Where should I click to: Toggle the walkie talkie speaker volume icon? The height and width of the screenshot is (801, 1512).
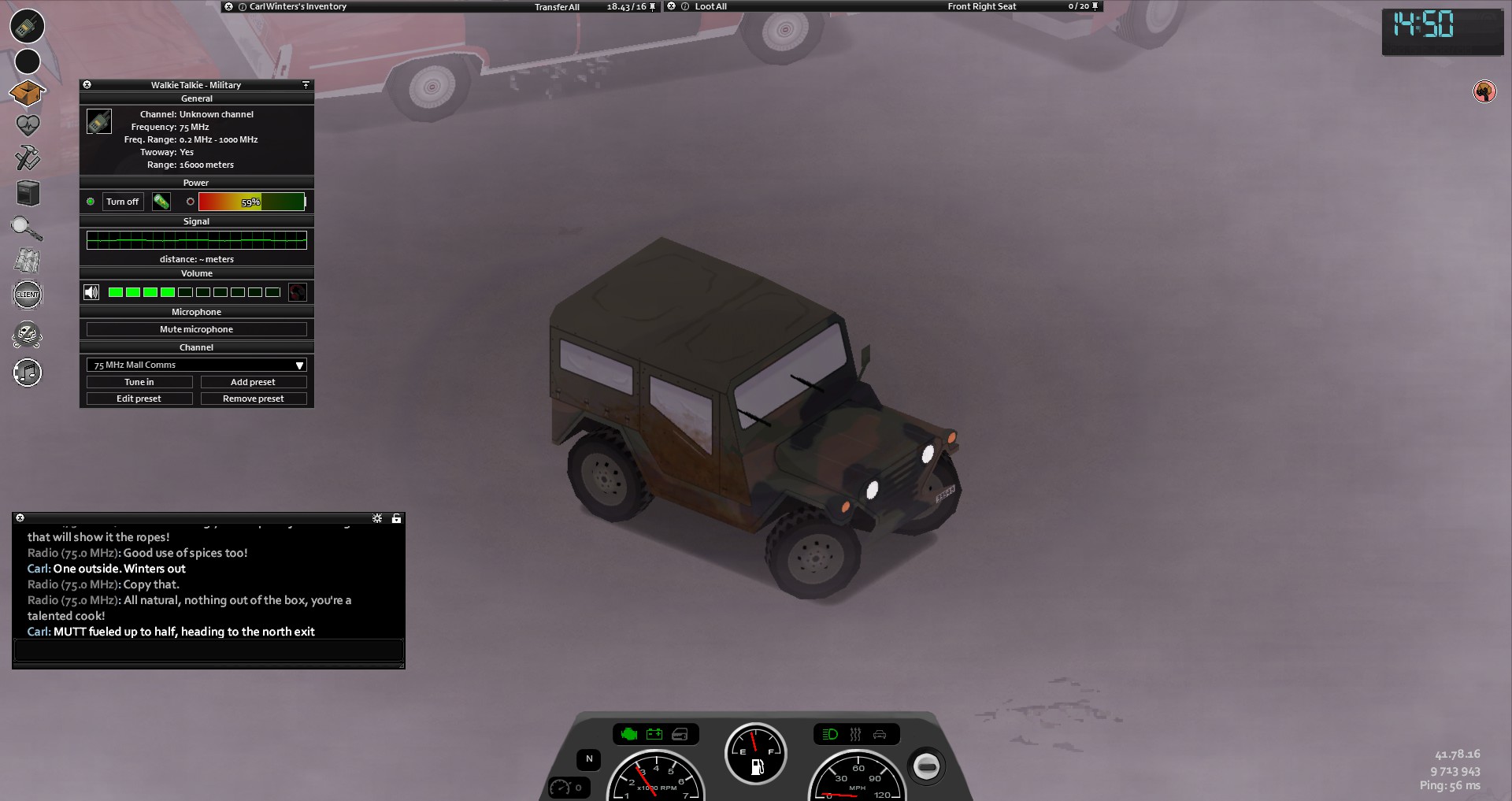coord(91,292)
